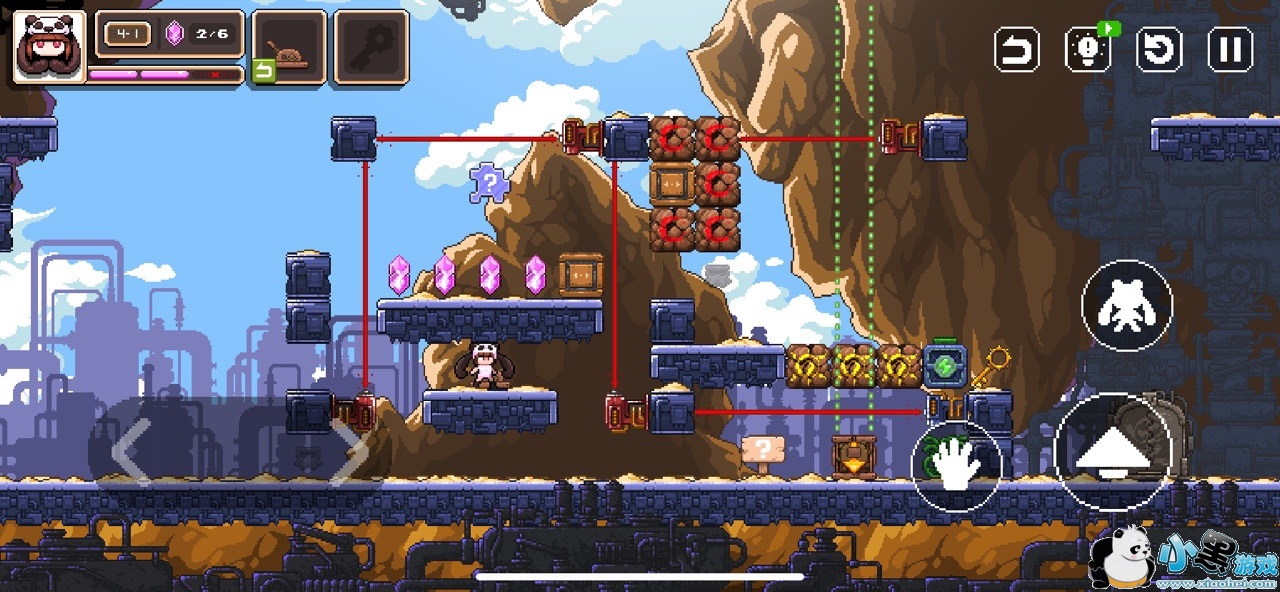The height and width of the screenshot is (592, 1280).
Task: Pause the game
Action: pos(1230,49)
